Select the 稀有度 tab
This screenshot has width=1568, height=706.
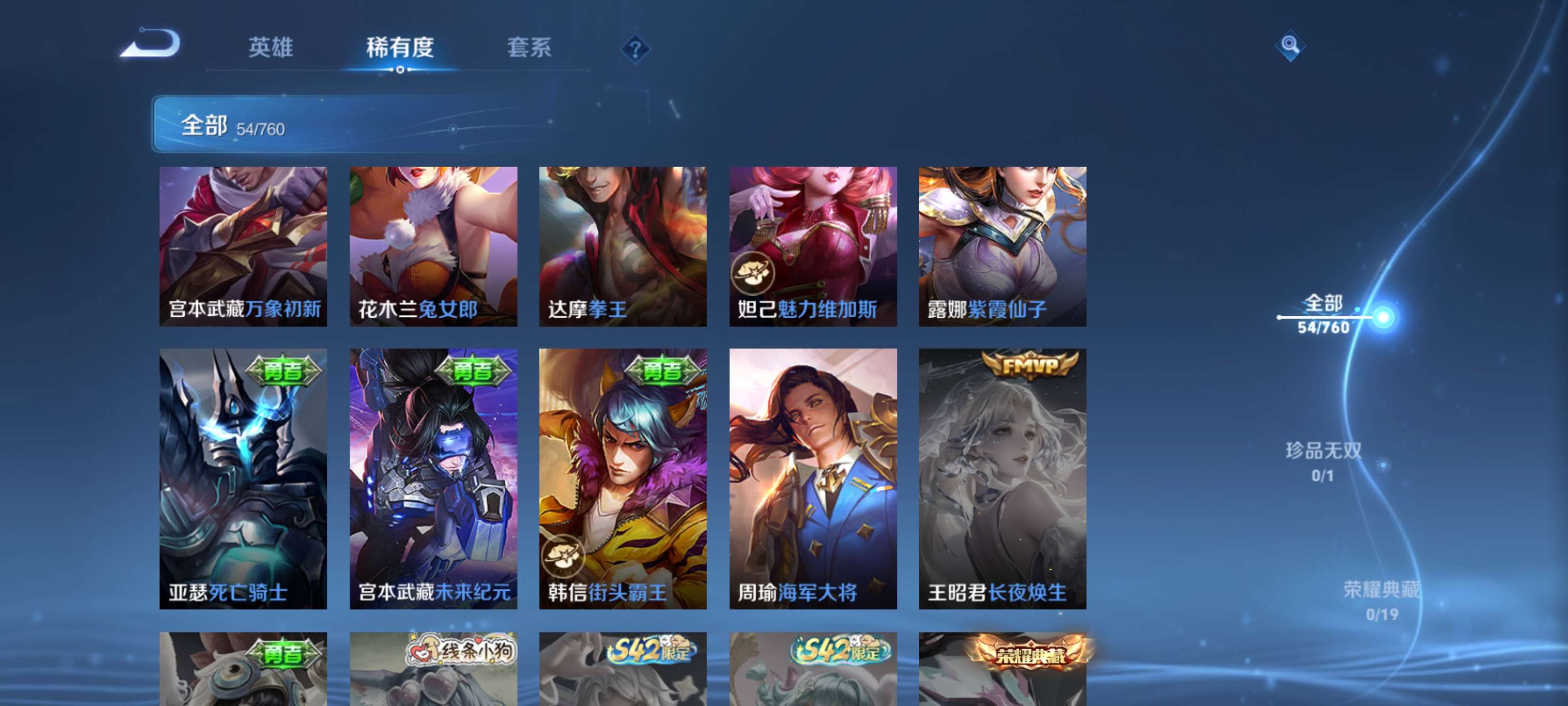(x=401, y=49)
